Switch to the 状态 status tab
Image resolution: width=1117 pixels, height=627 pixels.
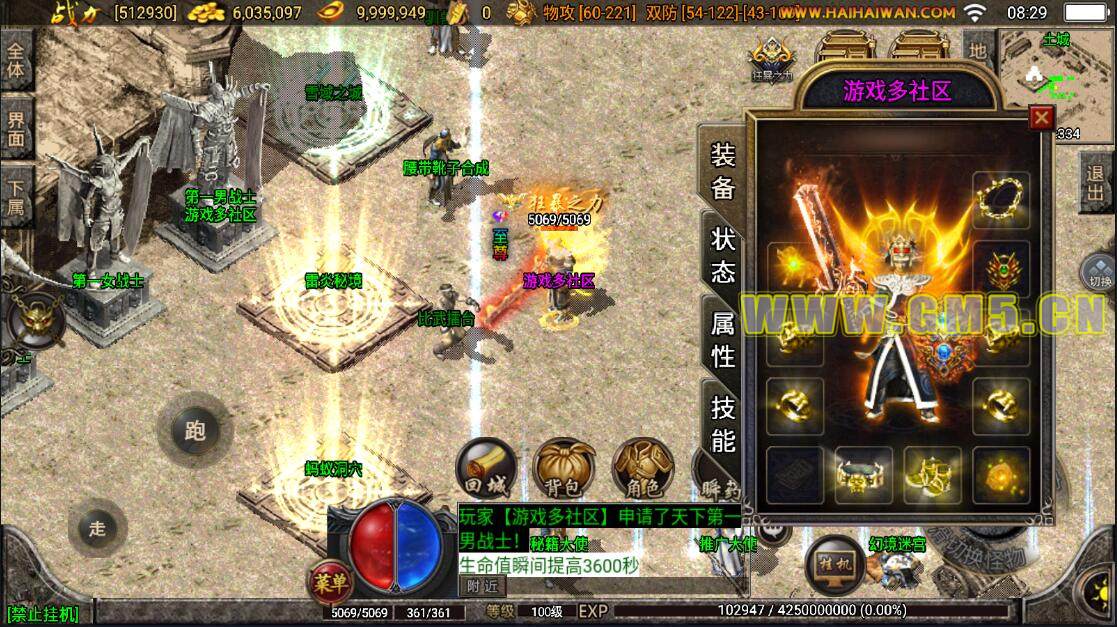pos(722,255)
